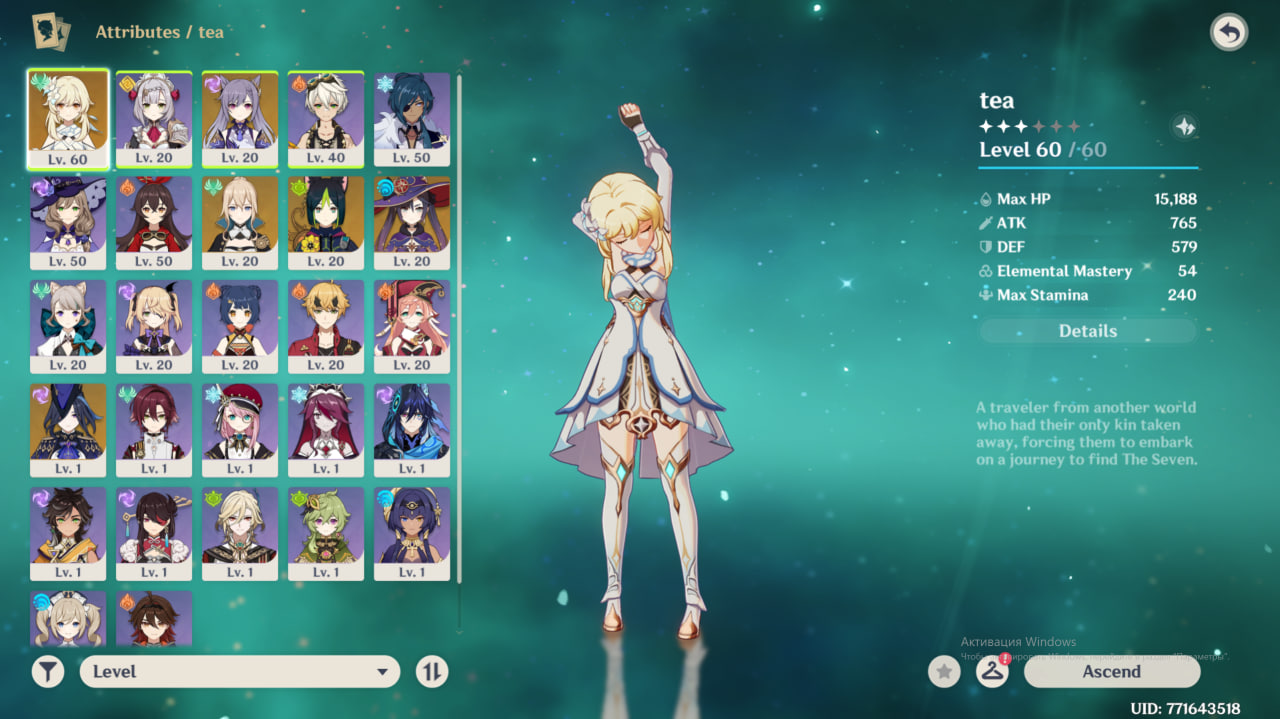Click the Ascend button

1111,672
